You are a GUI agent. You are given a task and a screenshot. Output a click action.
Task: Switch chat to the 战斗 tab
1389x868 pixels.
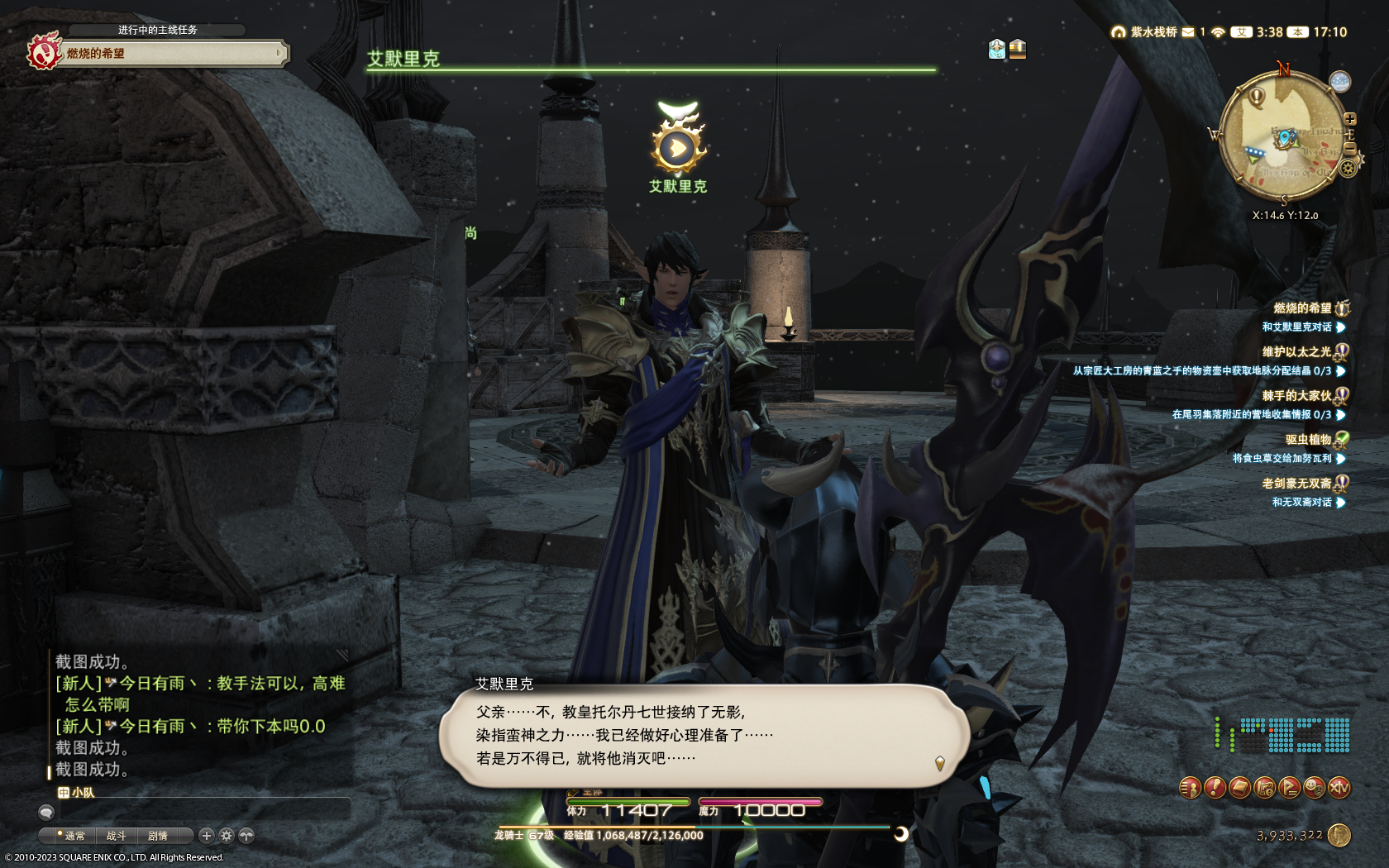coord(117,836)
